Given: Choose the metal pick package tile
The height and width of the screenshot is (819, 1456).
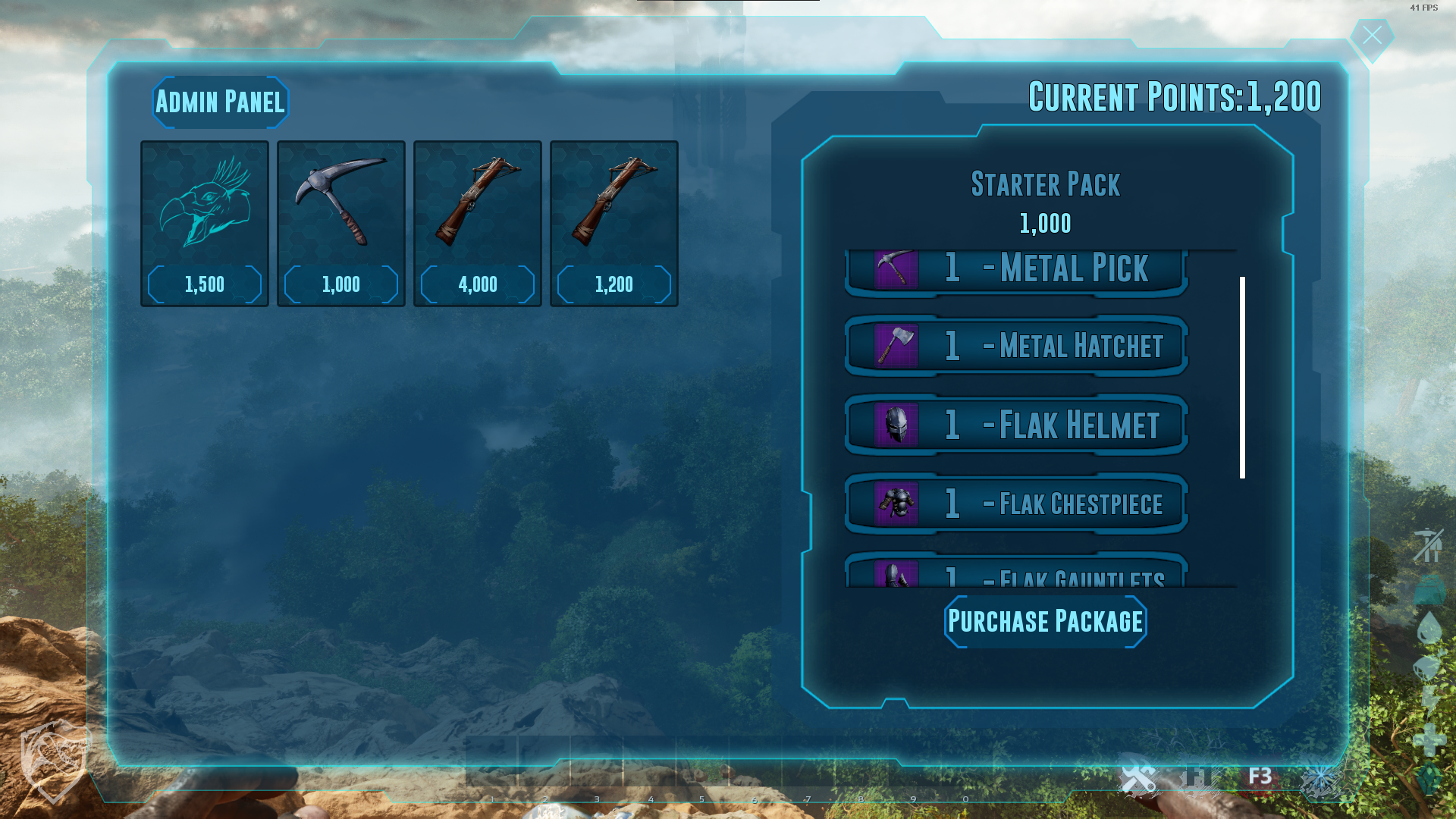Looking at the screenshot, I should click(x=341, y=223).
